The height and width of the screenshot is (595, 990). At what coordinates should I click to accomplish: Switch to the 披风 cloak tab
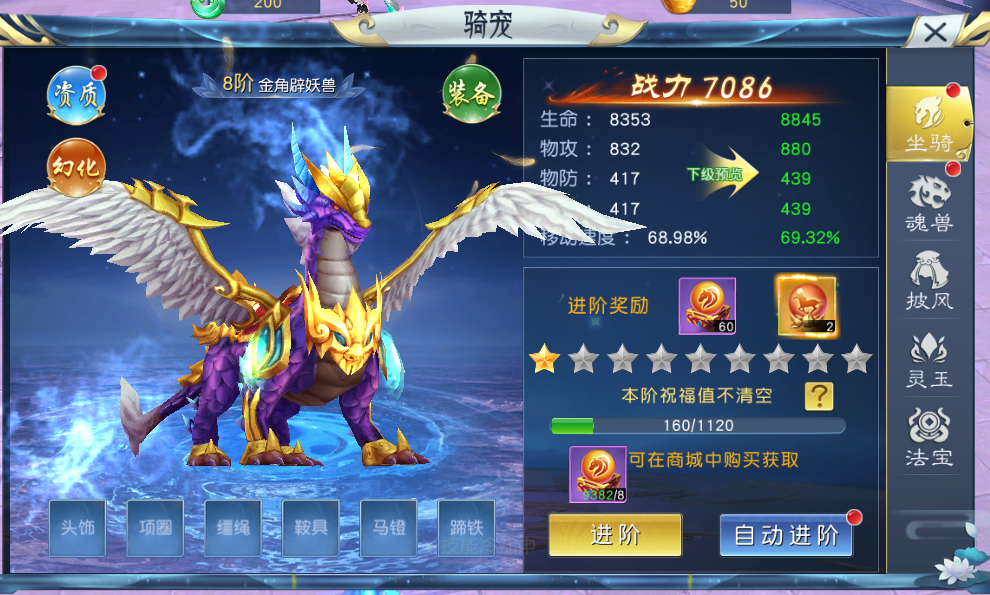pyautogui.click(x=929, y=282)
